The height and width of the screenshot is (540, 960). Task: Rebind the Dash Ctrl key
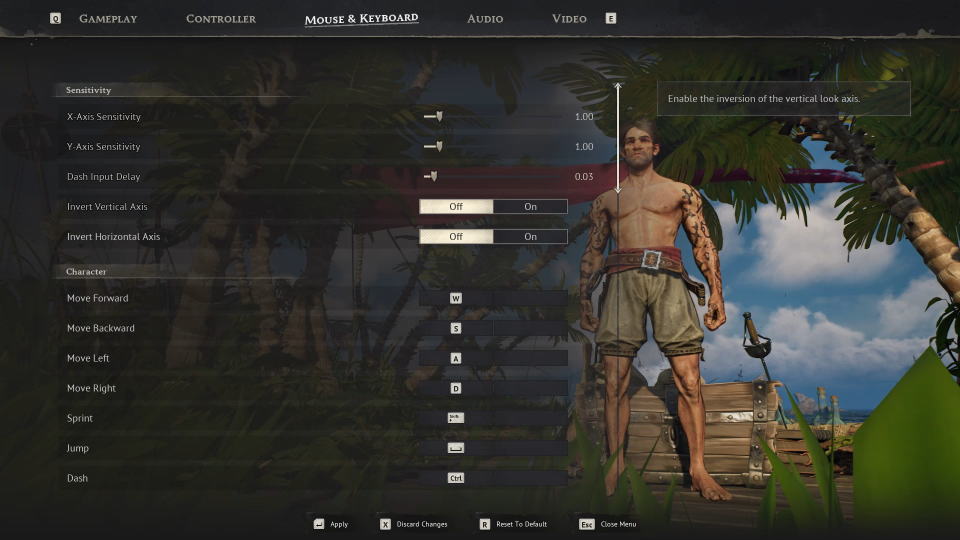coord(456,478)
